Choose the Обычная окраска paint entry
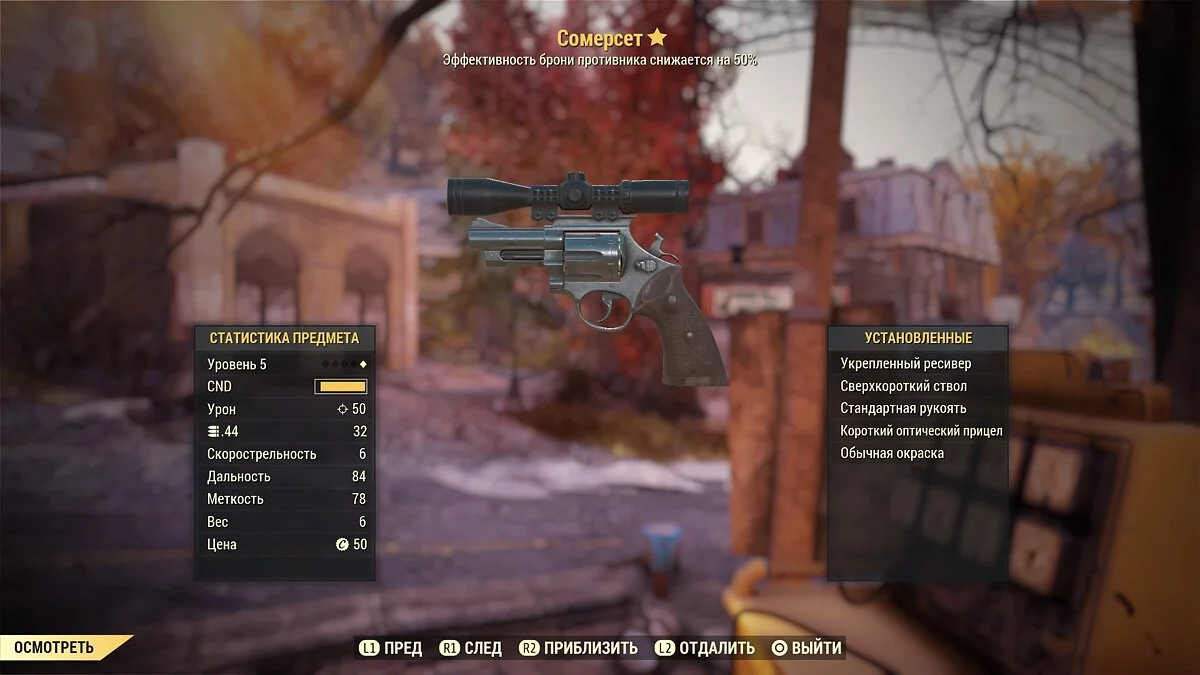The image size is (1200, 675). (891, 453)
